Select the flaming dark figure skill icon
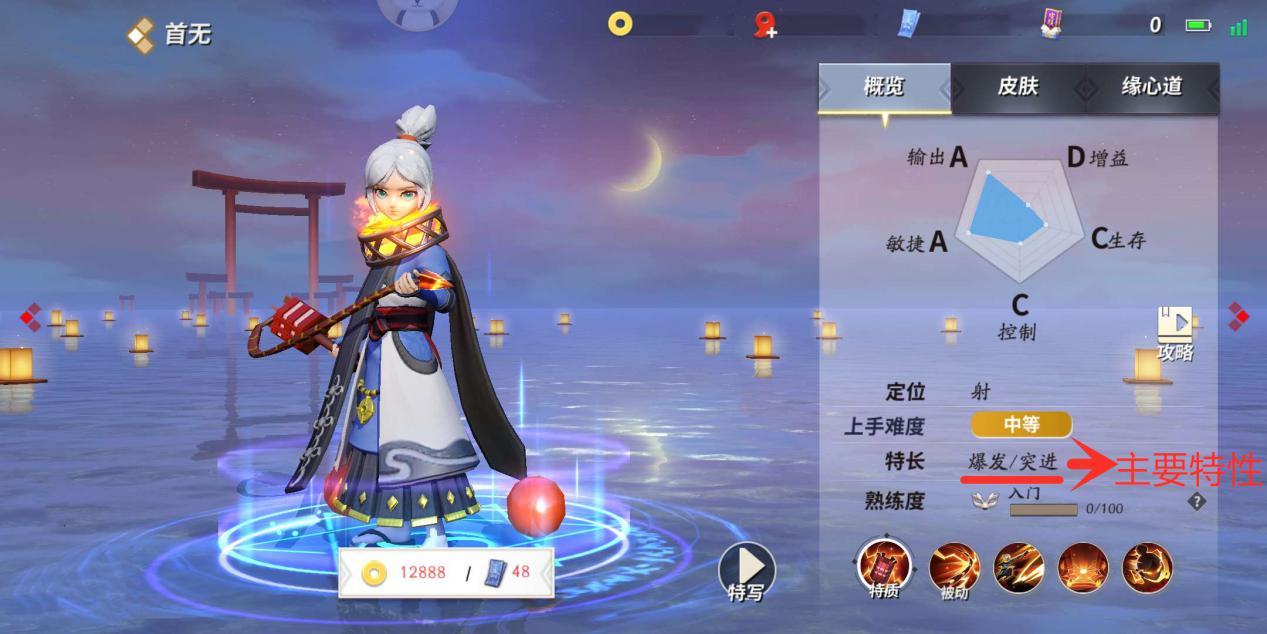This screenshot has height=634, width=1267. (x=1147, y=567)
